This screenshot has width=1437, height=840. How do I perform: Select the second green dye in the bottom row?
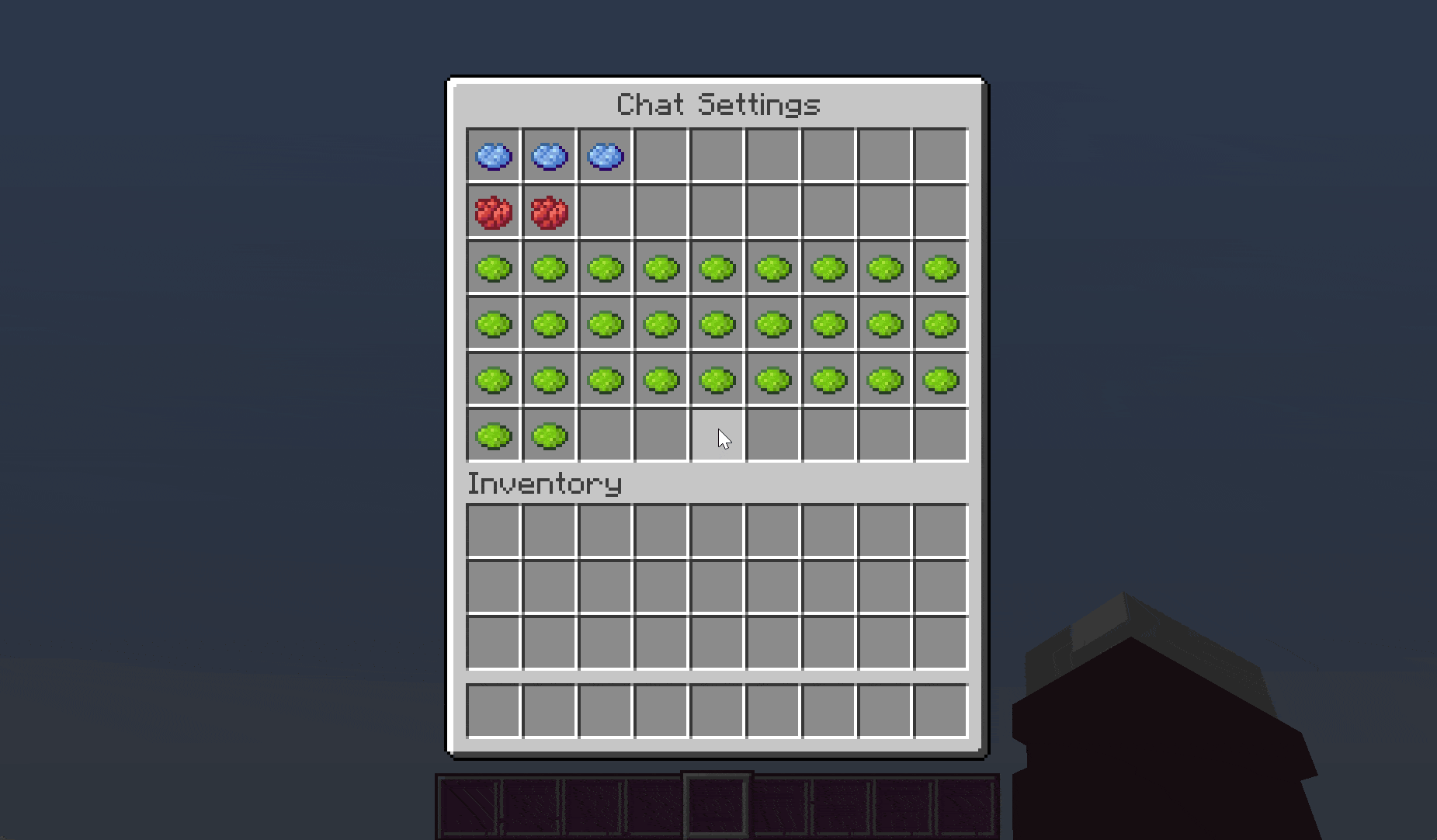pos(548,436)
